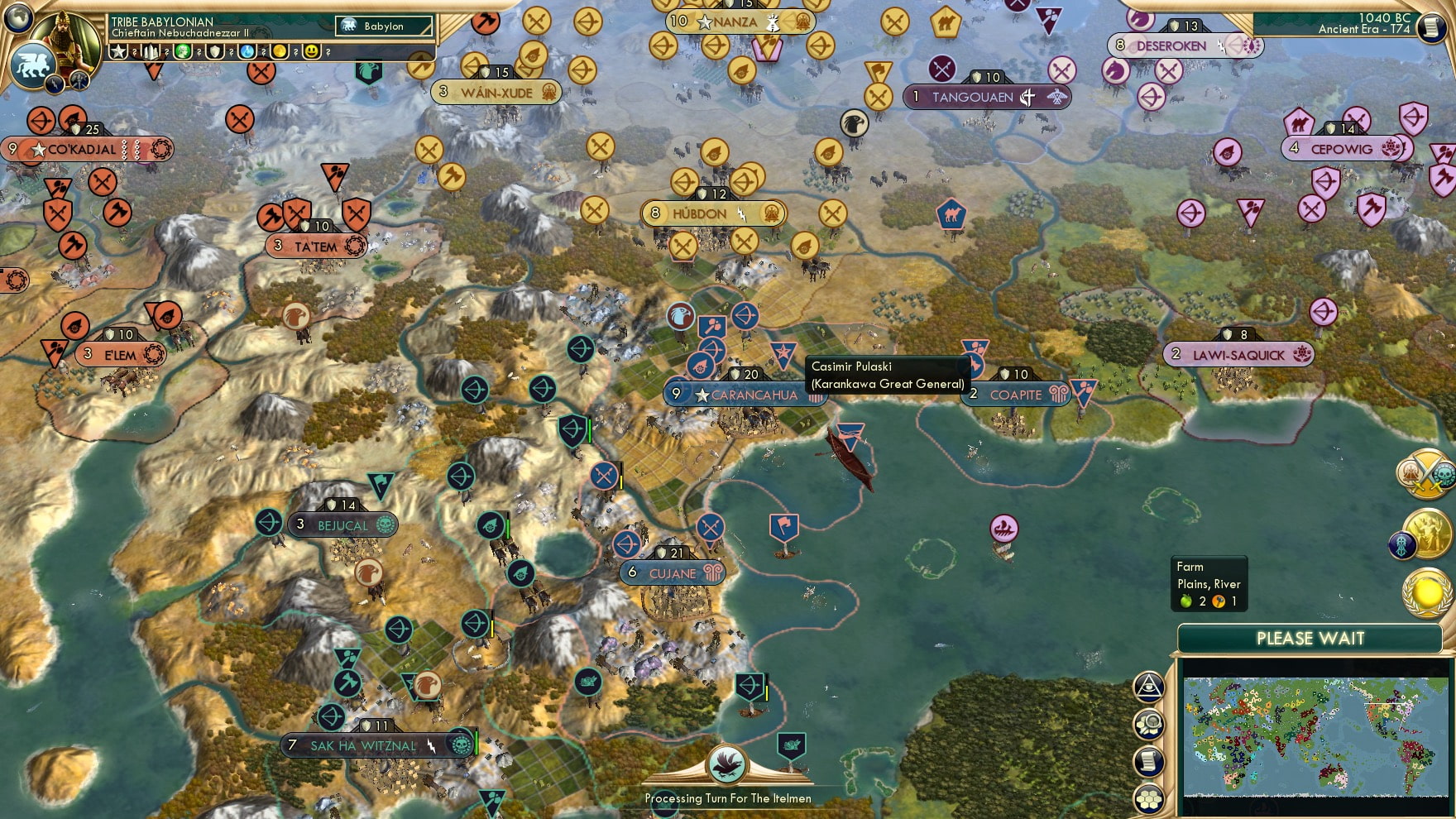1456x819 pixels.
Task: Select the CUJANE city banner
Action: (672, 571)
